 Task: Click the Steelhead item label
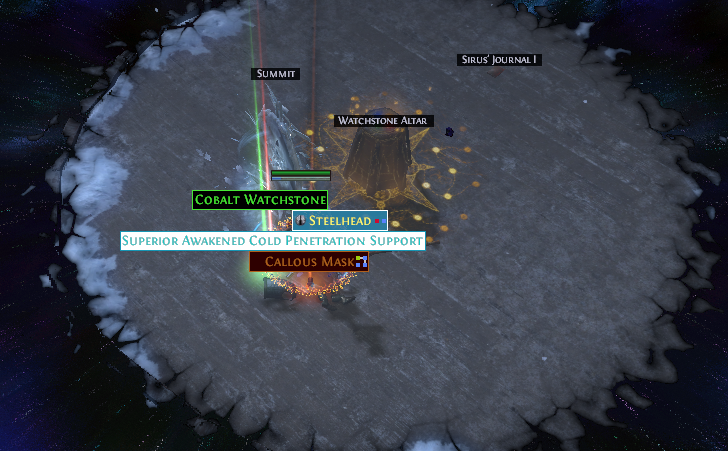(340, 221)
